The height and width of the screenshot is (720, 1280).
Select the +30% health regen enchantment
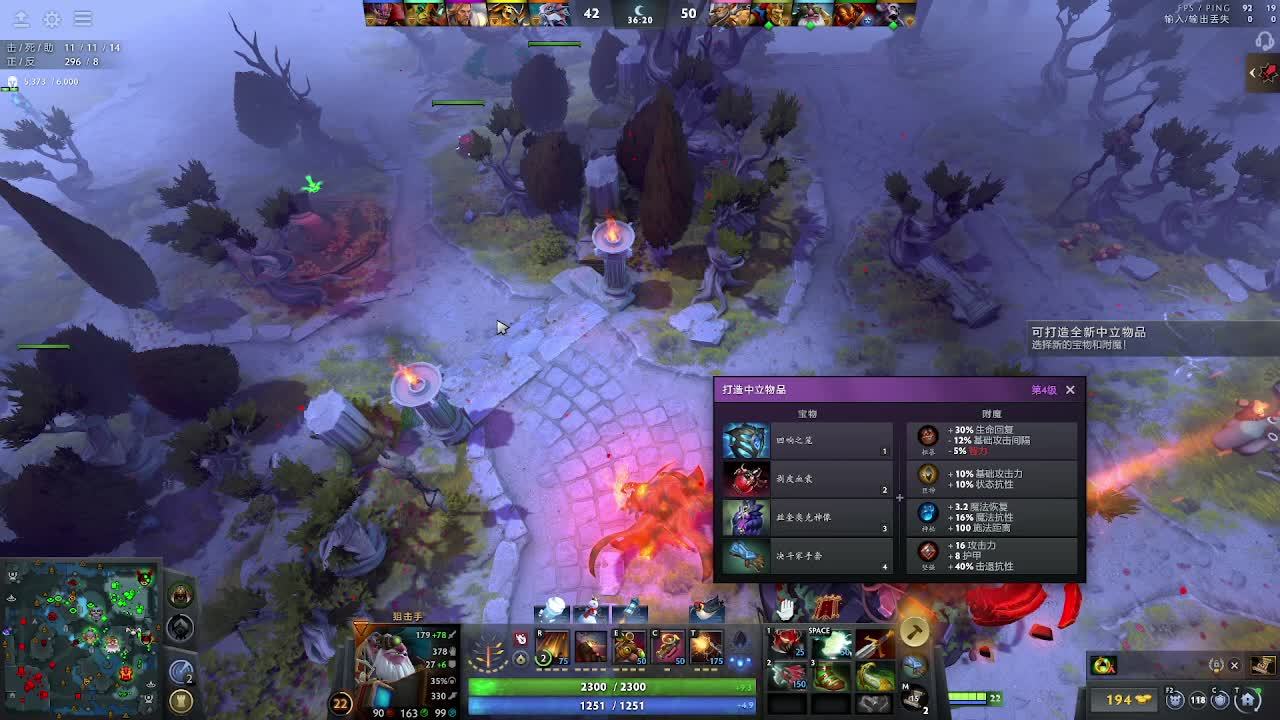(x=992, y=440)
